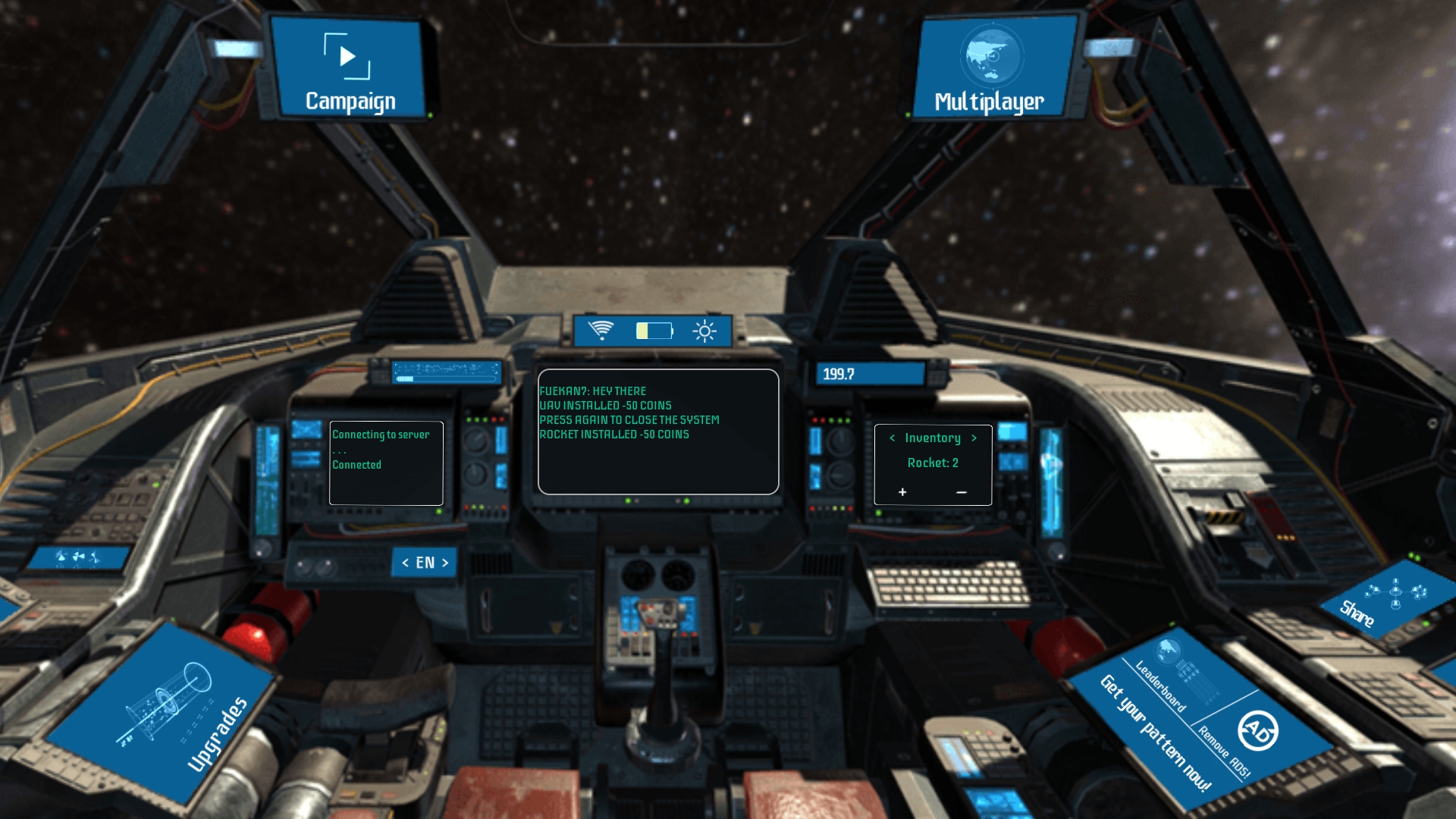Adjust brightness via the sun icon
Viewport: 1456px width, 819px height.
704,331
